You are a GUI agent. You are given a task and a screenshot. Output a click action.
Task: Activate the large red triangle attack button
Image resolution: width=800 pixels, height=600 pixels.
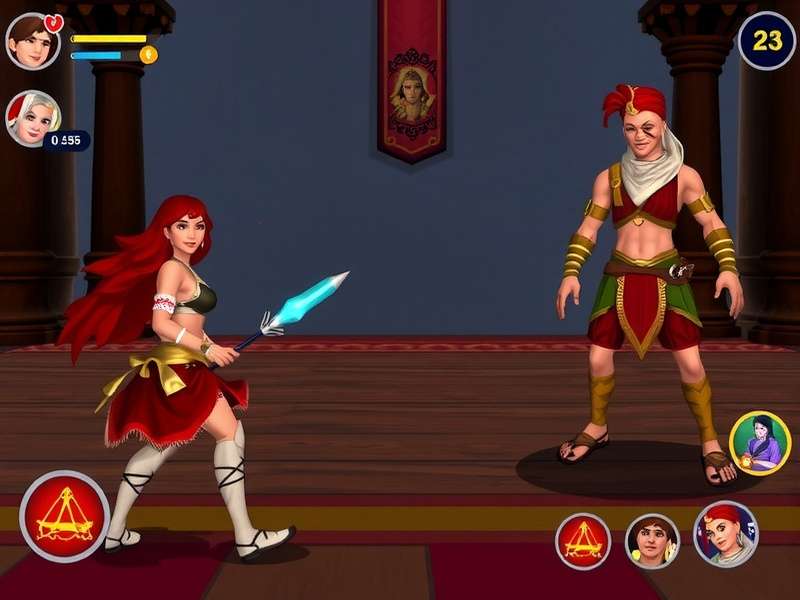click(64, 516)
